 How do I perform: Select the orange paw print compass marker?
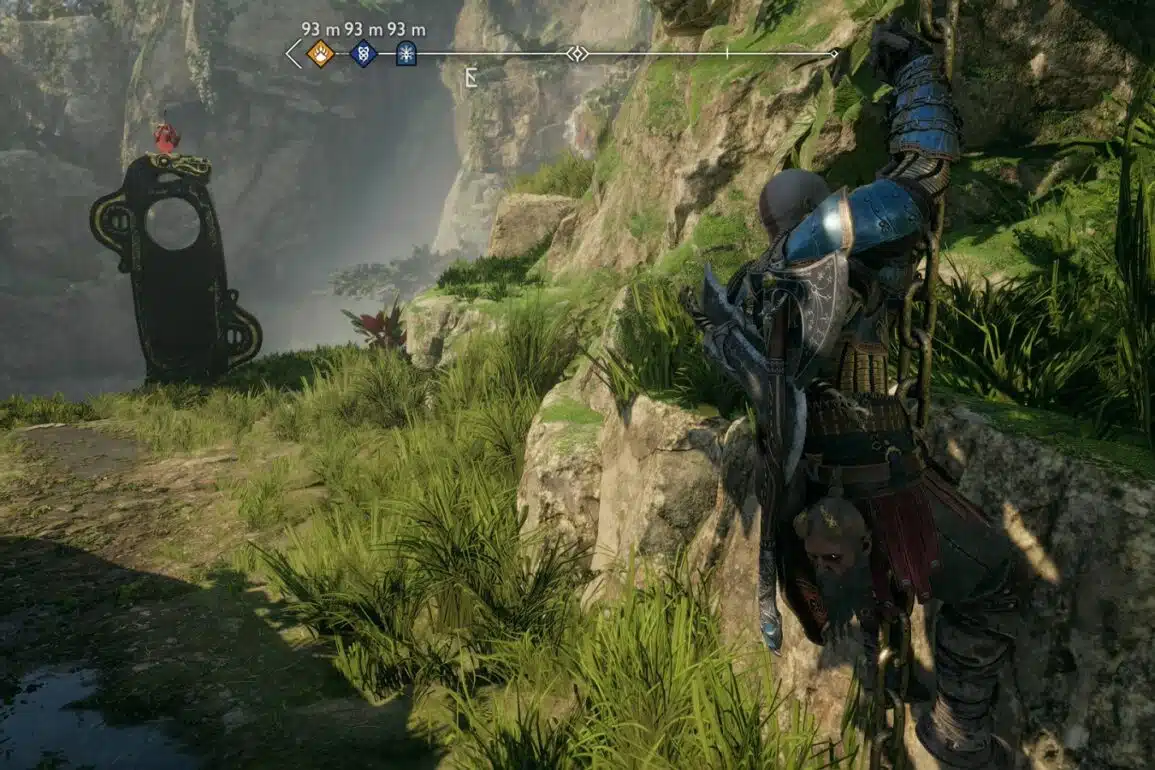click(320, 53)
